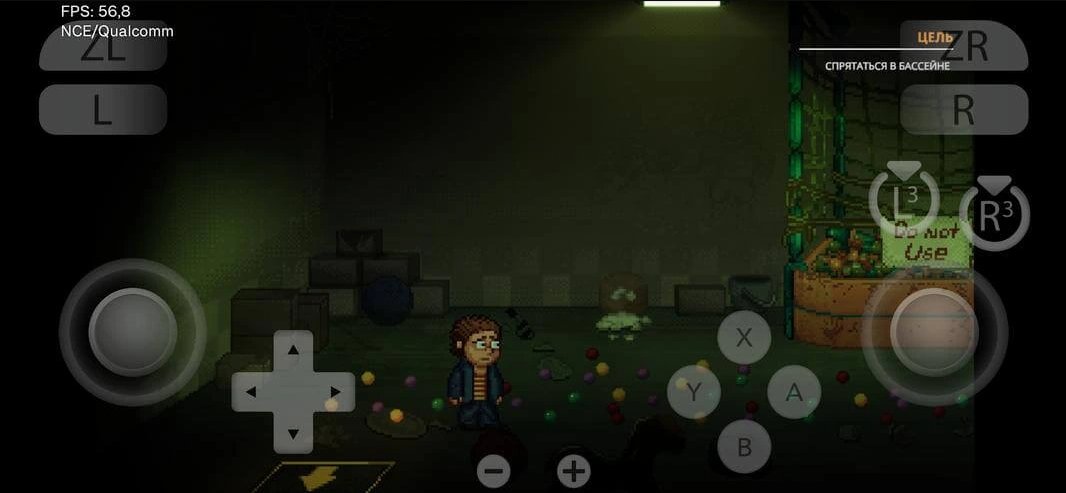The width and height of the screenshot is (1066, 493).
Task: Touch the left analog stick
Action: (x=132, y=332)
